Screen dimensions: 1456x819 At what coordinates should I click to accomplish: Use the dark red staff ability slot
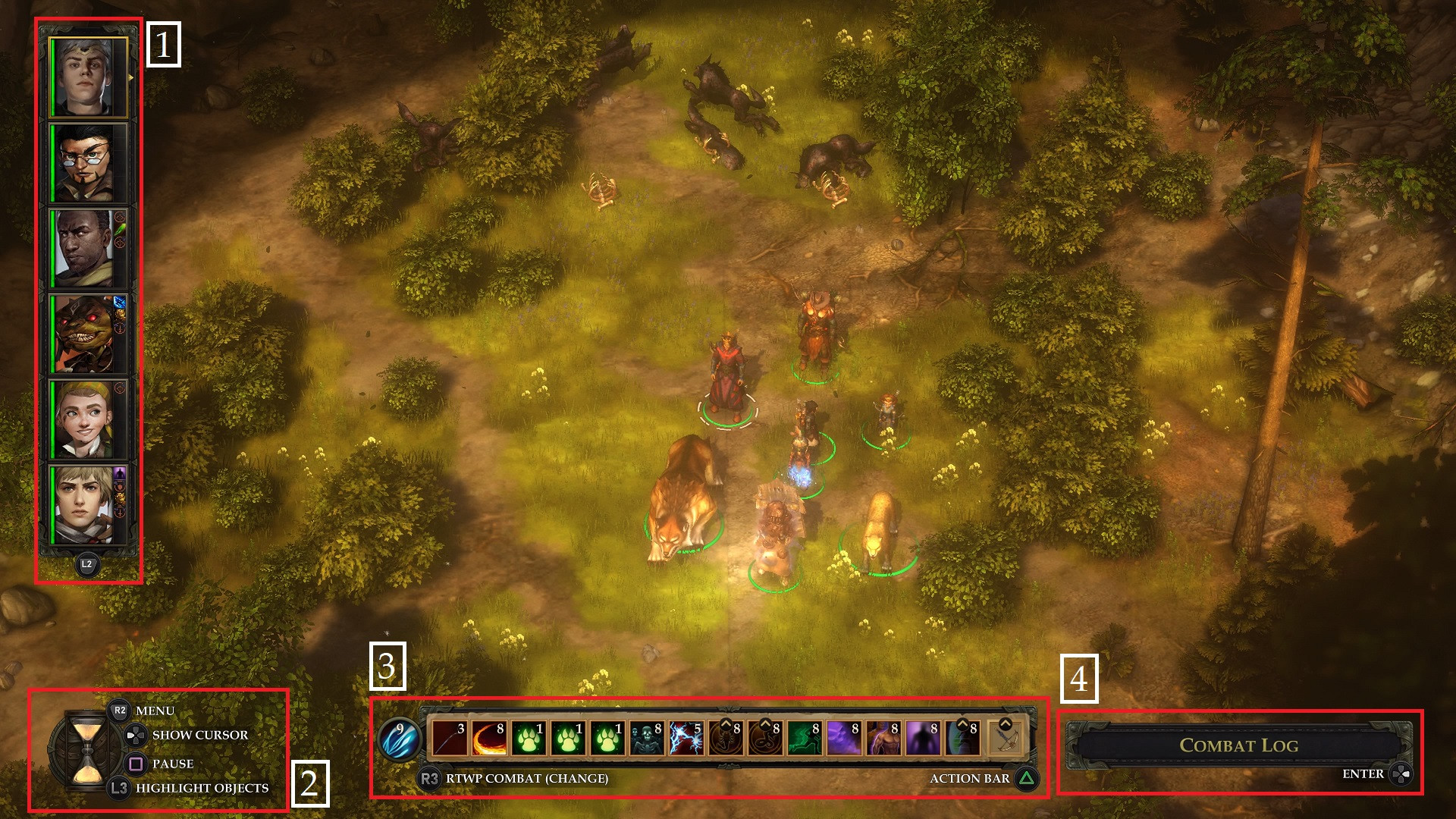pos(450,739)
